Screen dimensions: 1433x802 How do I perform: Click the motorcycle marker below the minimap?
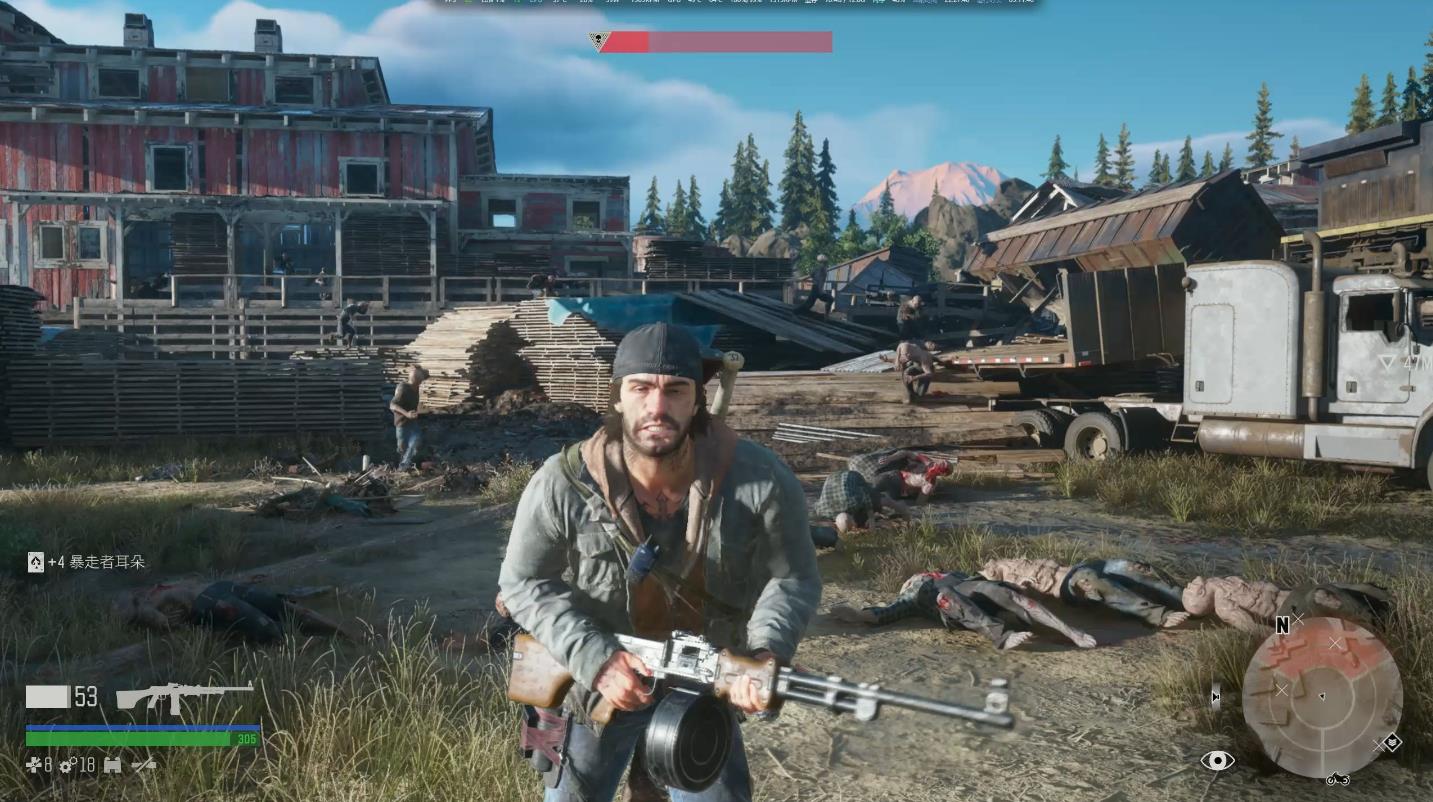coord(1337,779)
